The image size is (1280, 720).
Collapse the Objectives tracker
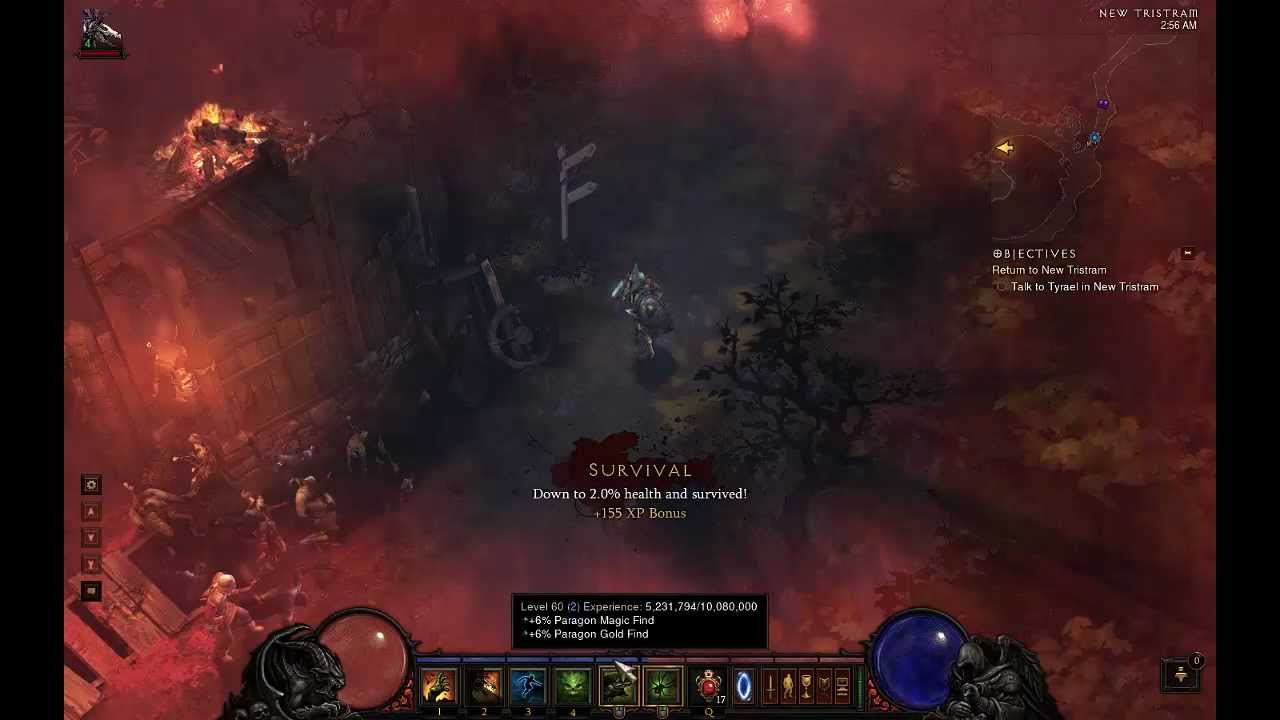click(1188, 253)
